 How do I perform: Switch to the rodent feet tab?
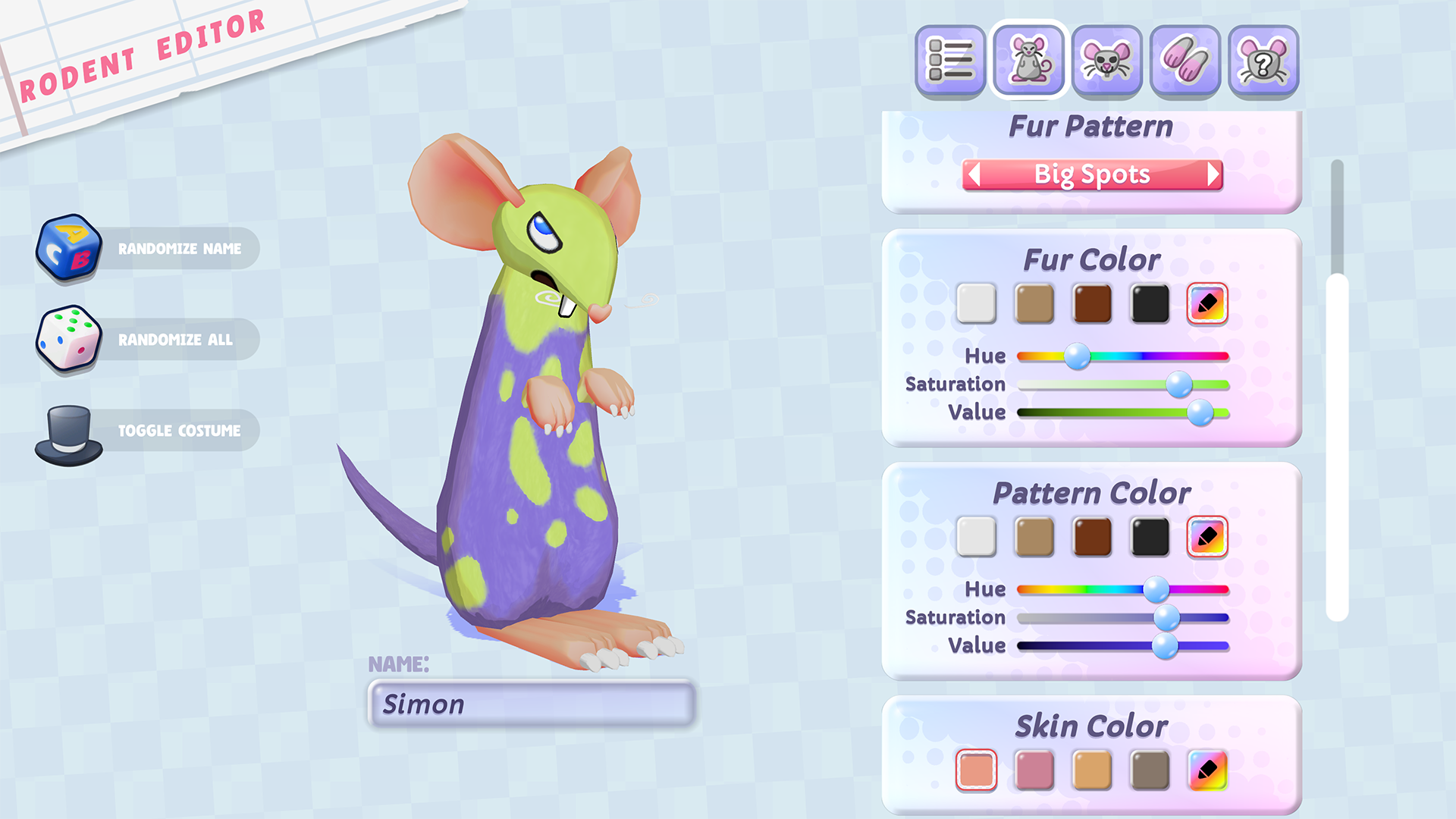pyautogui.click(x=1185, y=61)
